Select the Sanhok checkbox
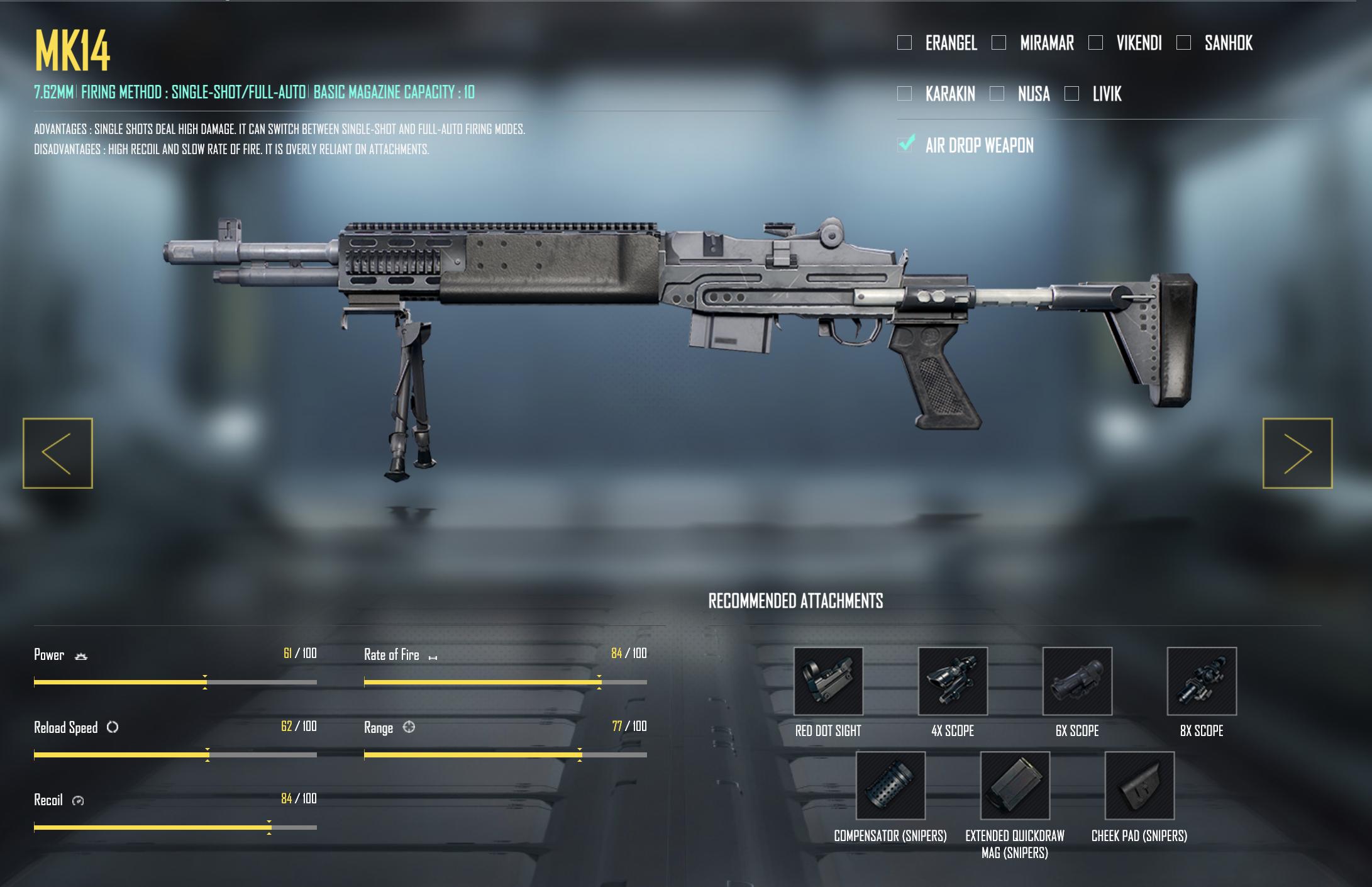The height and width of the screenshot is (887, 1372). 1183,43
